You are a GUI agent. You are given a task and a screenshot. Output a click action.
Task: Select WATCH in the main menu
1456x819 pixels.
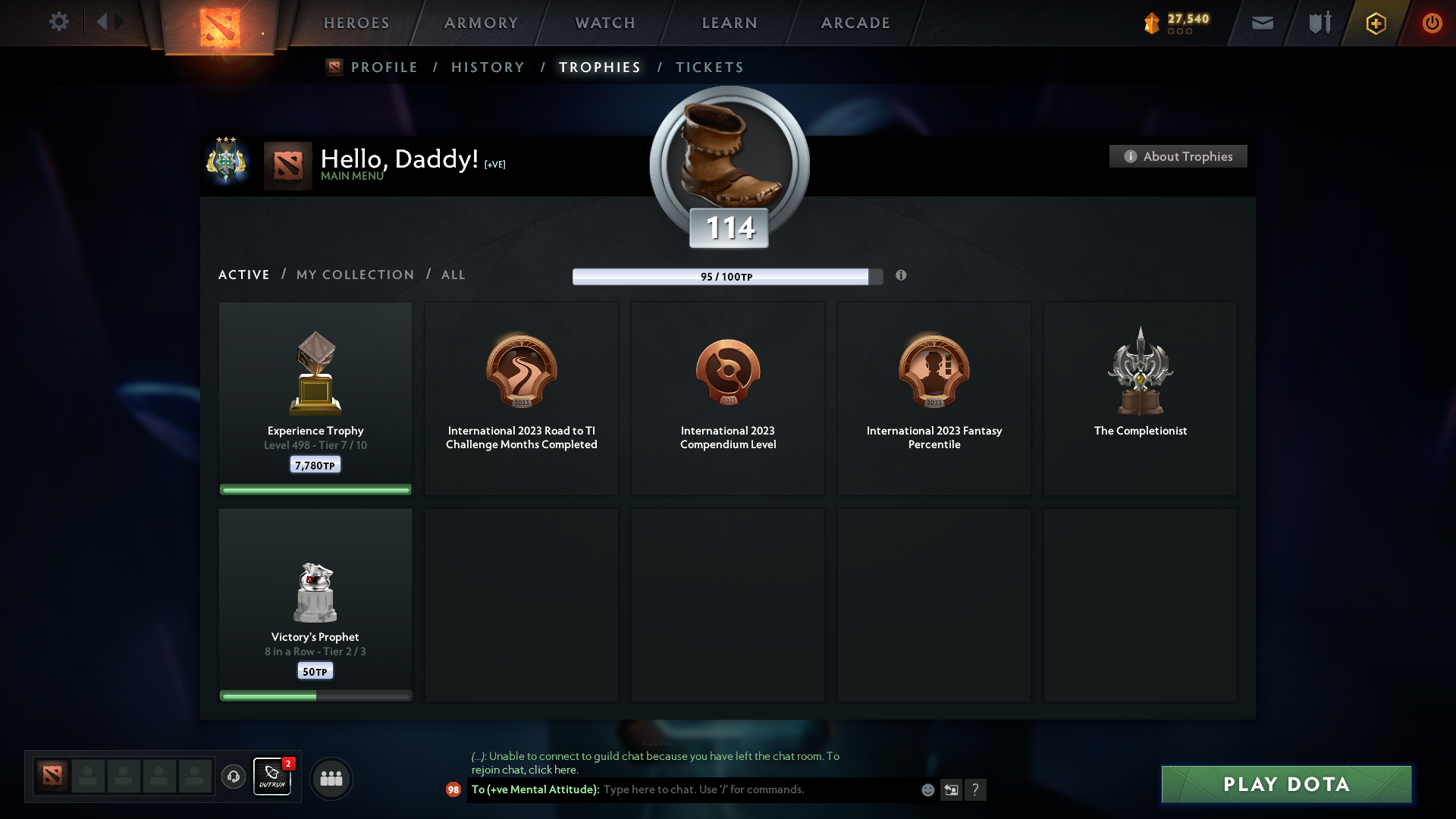click(x=604, y=23)
